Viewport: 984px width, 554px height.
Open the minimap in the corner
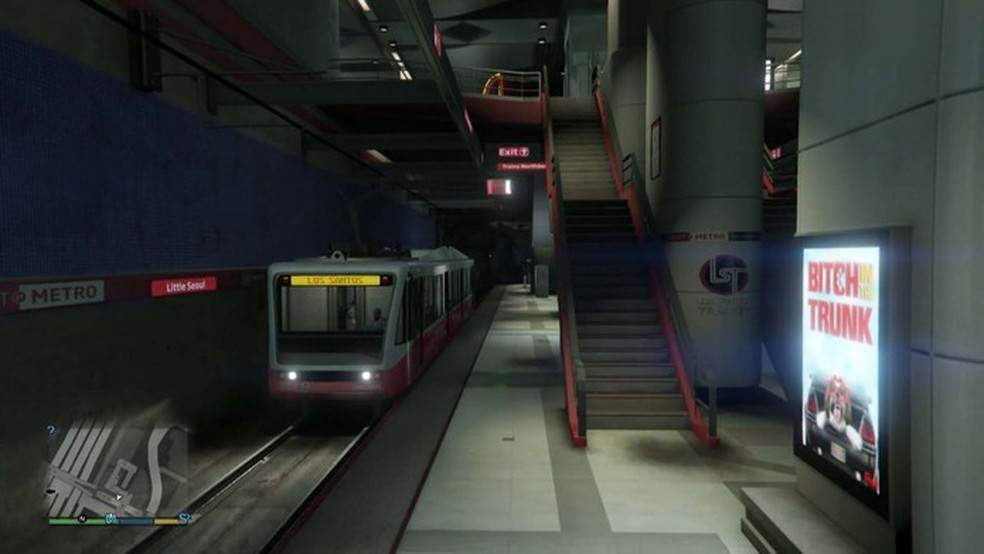[x=118, y=467]
